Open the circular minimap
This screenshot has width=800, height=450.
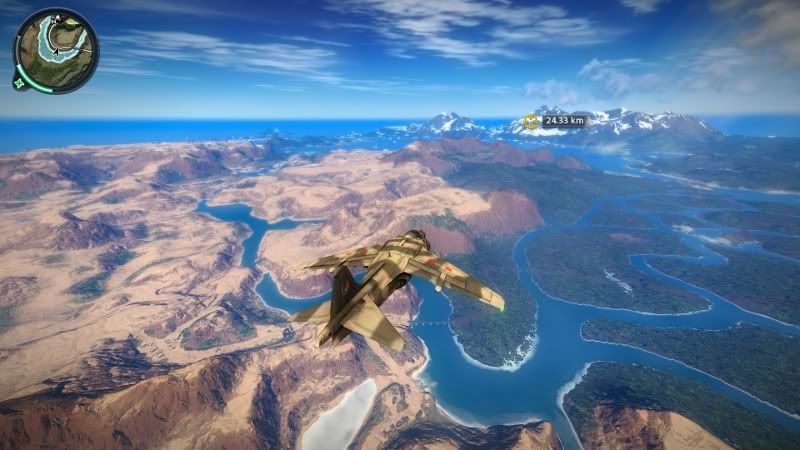pos(56,50)
